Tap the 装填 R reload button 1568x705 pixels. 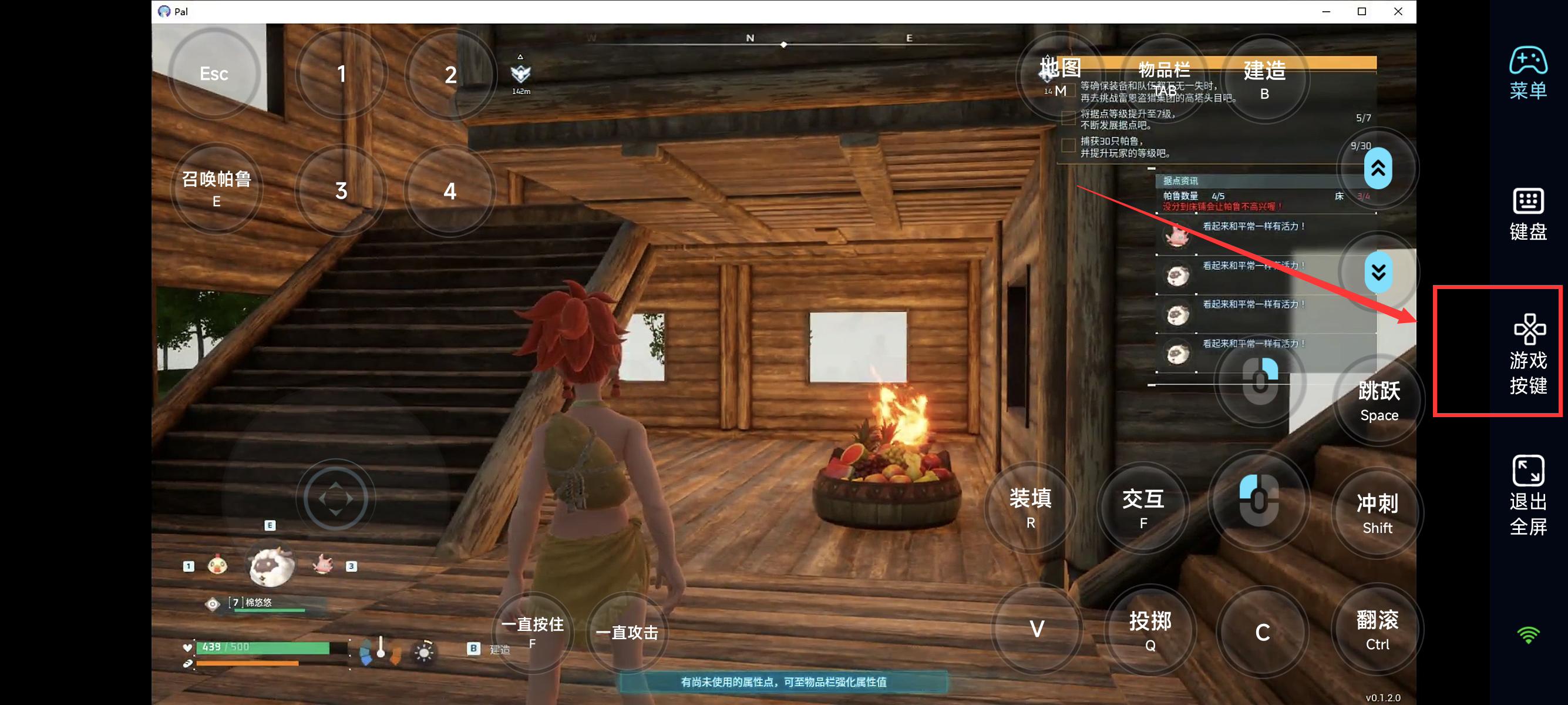click(1030, 506)
